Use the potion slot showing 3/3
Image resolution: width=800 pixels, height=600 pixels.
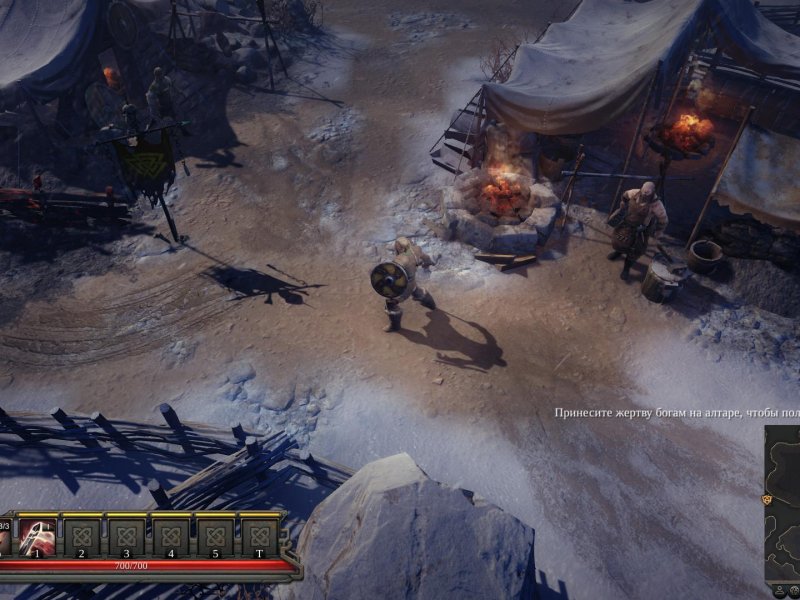(x=5, y=535)
